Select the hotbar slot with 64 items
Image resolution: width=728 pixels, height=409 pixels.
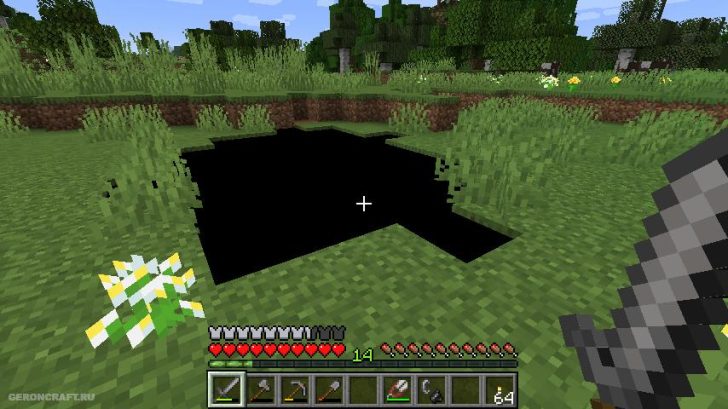coord(502,389)
